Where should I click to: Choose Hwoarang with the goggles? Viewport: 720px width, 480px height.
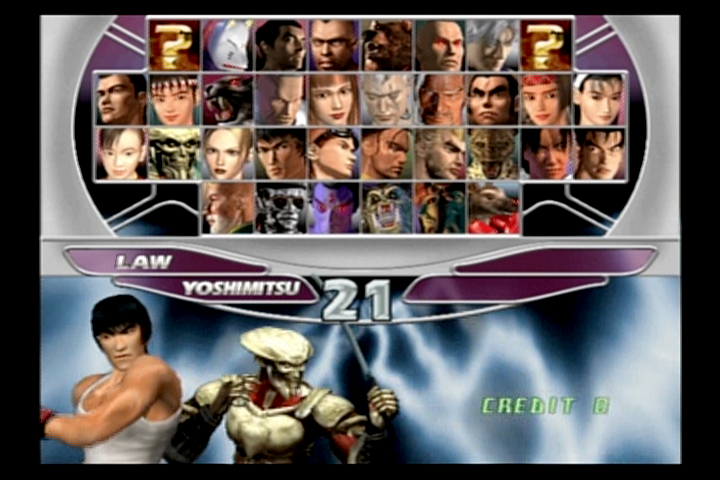point(334,153)
